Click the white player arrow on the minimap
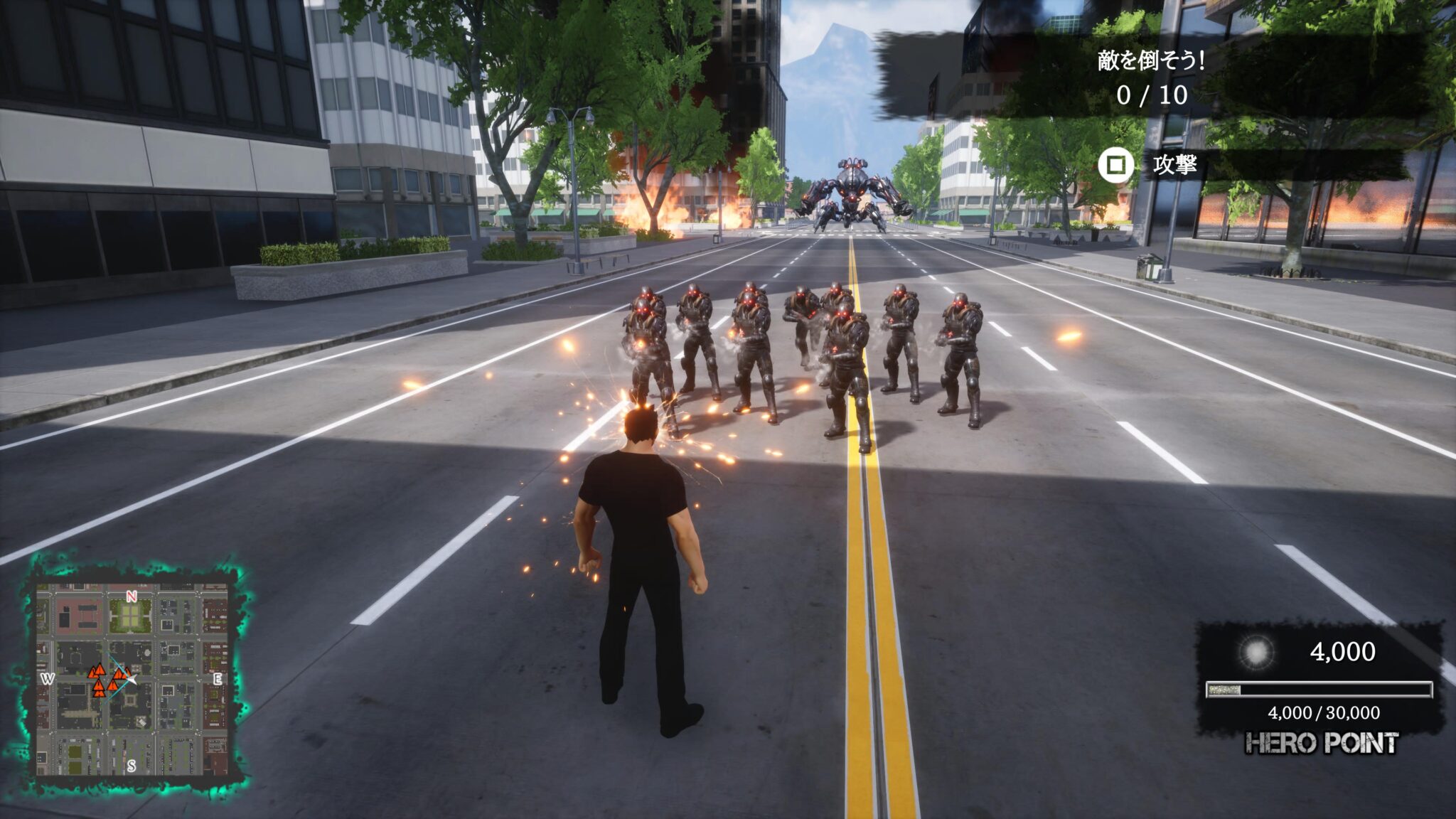 point(133,680)
